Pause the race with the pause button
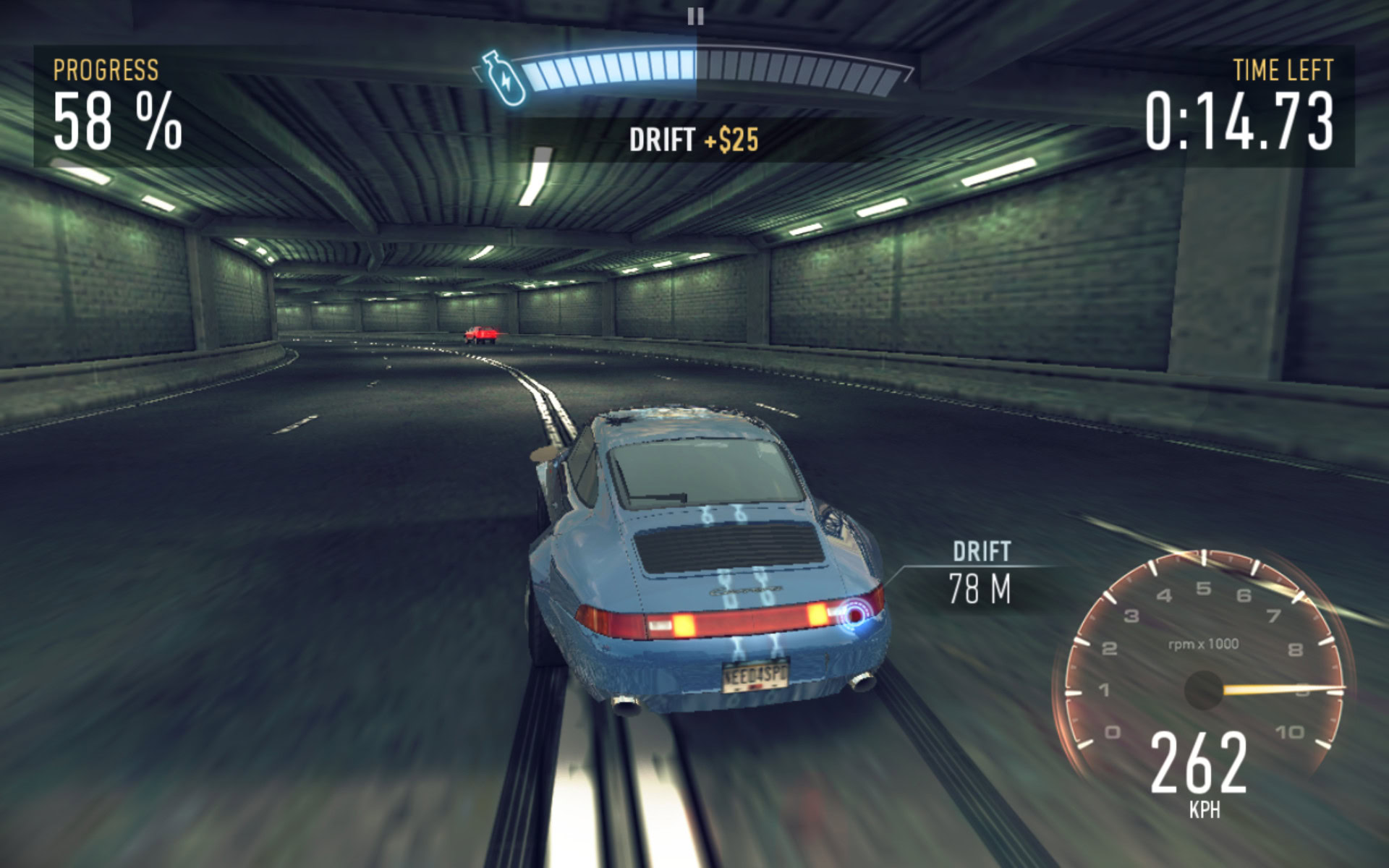 coord(695,16)
